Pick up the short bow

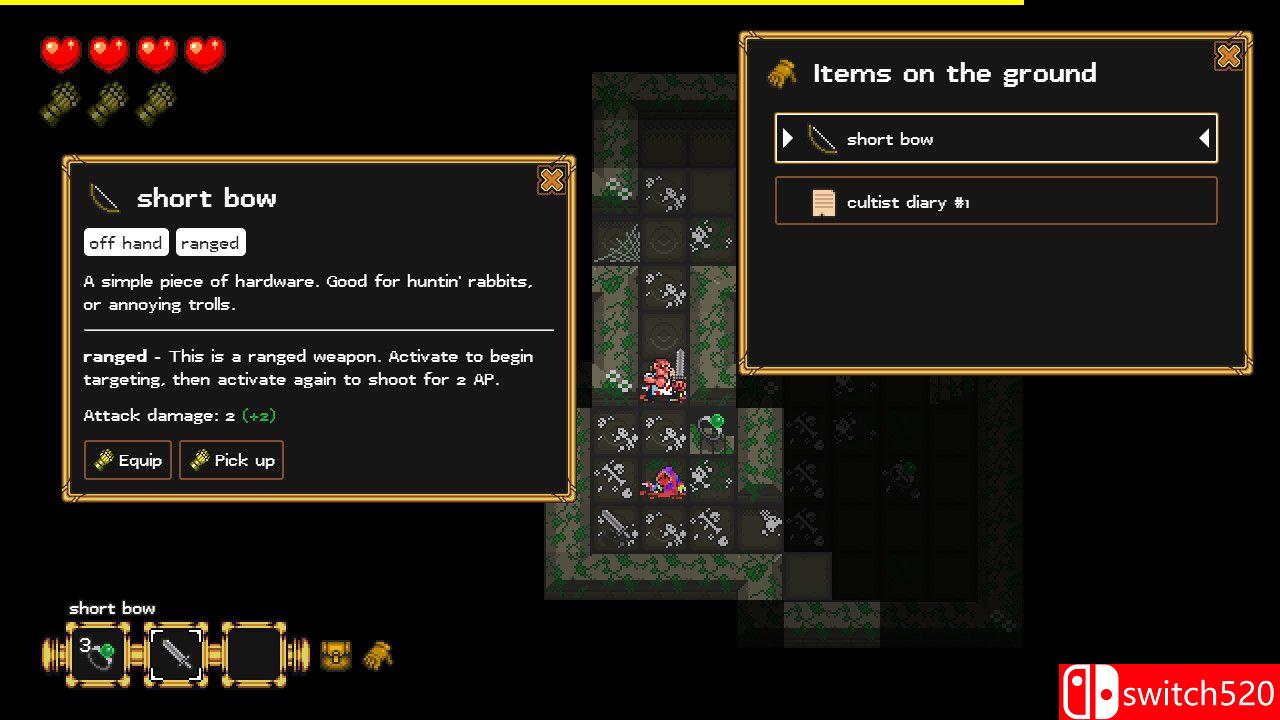click(x=231, y=460)
